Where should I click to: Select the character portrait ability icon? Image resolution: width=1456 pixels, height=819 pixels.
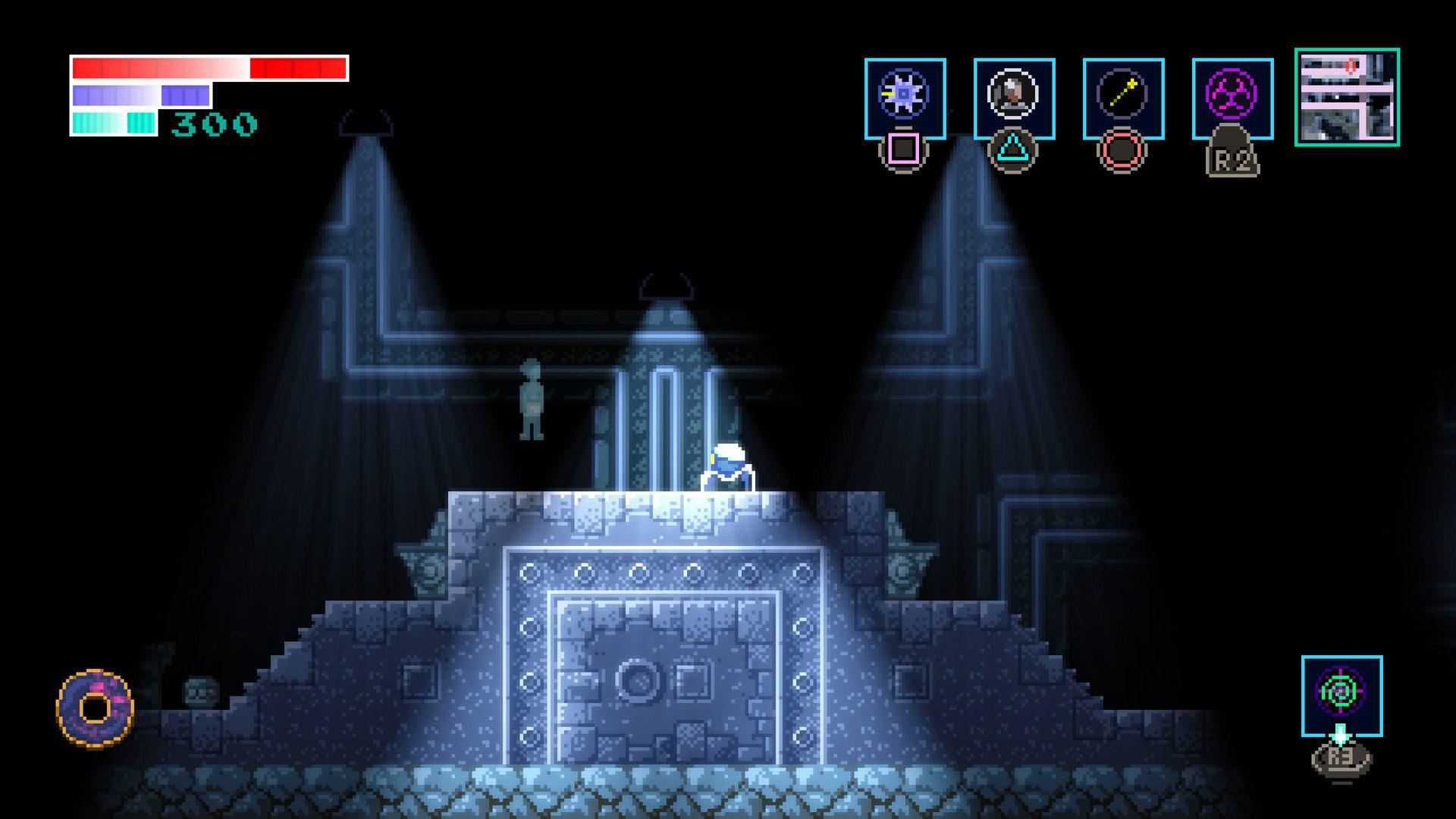[x=1012, y=93]
